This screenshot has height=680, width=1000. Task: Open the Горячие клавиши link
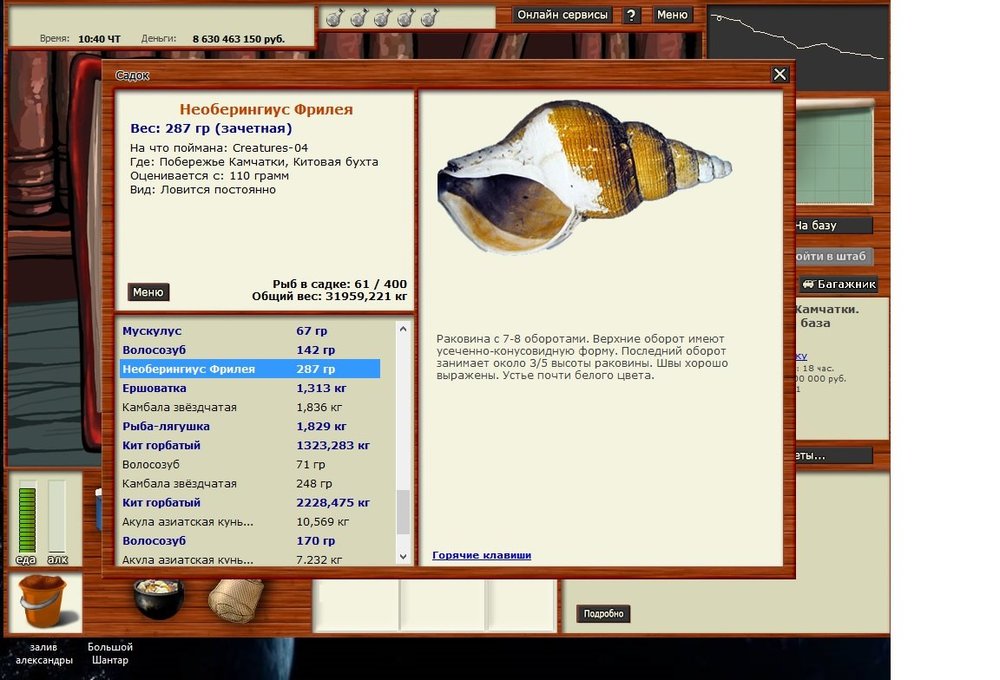(x=481, y=555)
